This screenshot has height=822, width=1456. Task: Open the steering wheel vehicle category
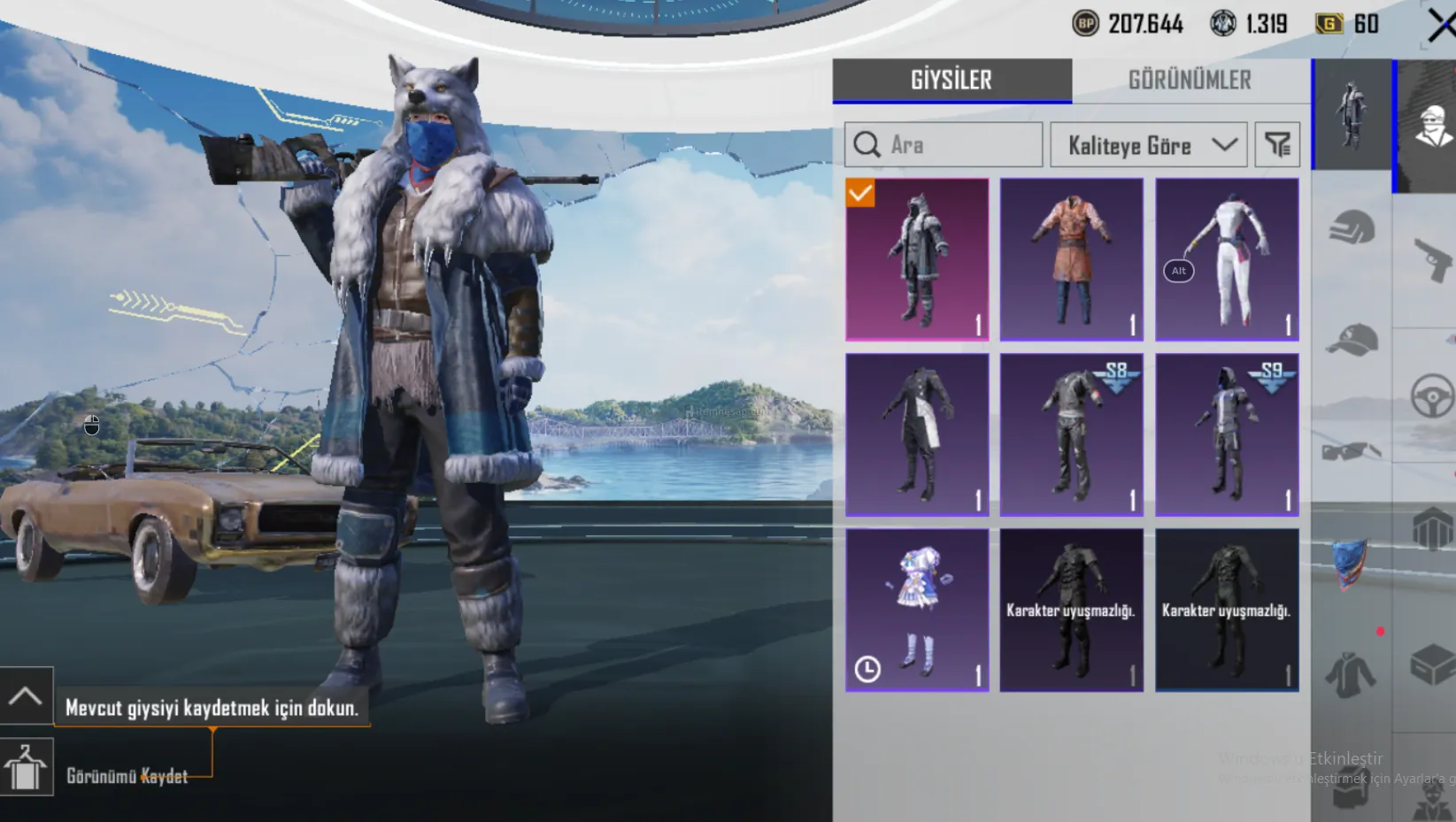pyautogui.click(x=1430, y=395)
